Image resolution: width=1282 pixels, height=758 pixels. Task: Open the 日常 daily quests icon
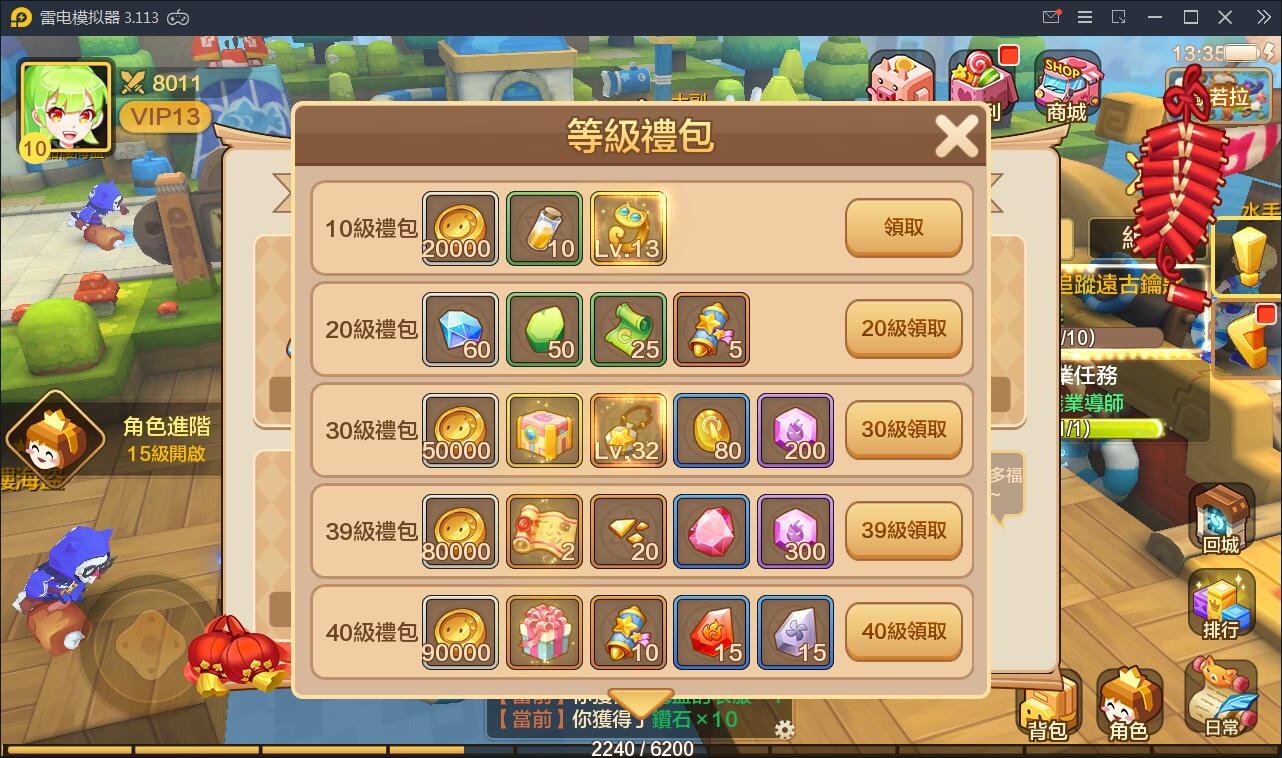1222,697
